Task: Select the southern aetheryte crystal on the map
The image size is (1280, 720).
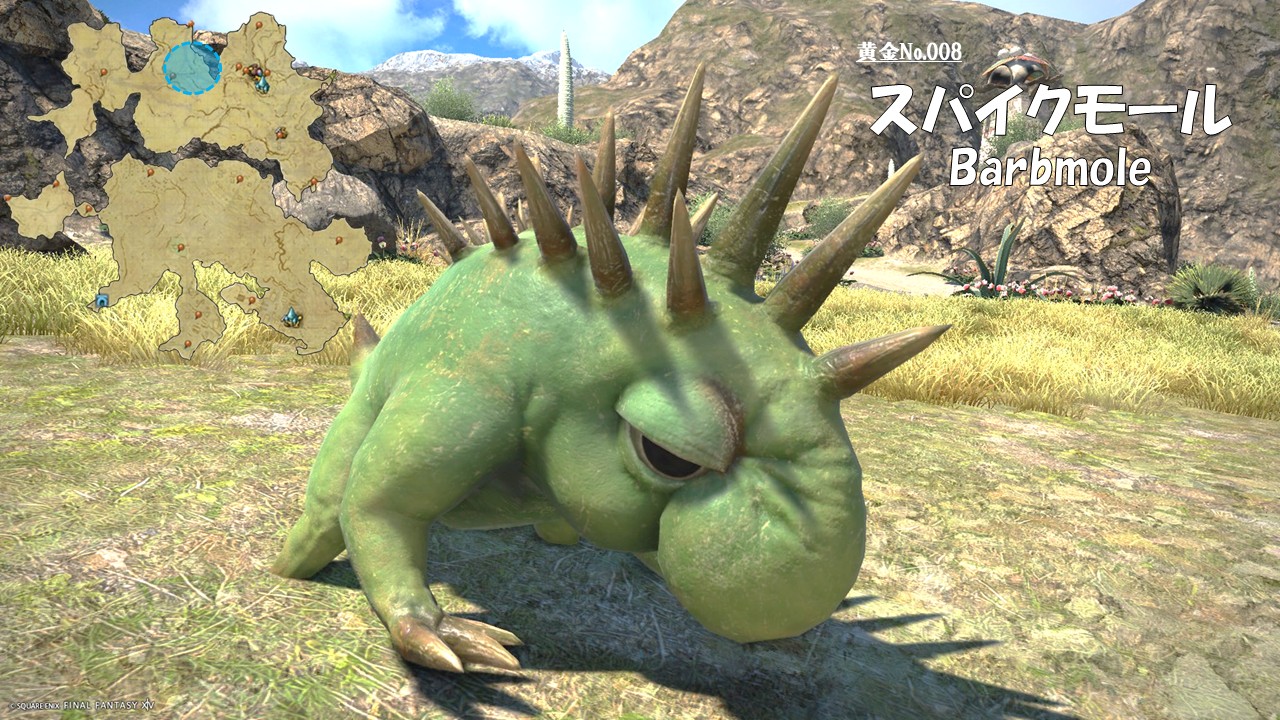Action: coord(291,317)
